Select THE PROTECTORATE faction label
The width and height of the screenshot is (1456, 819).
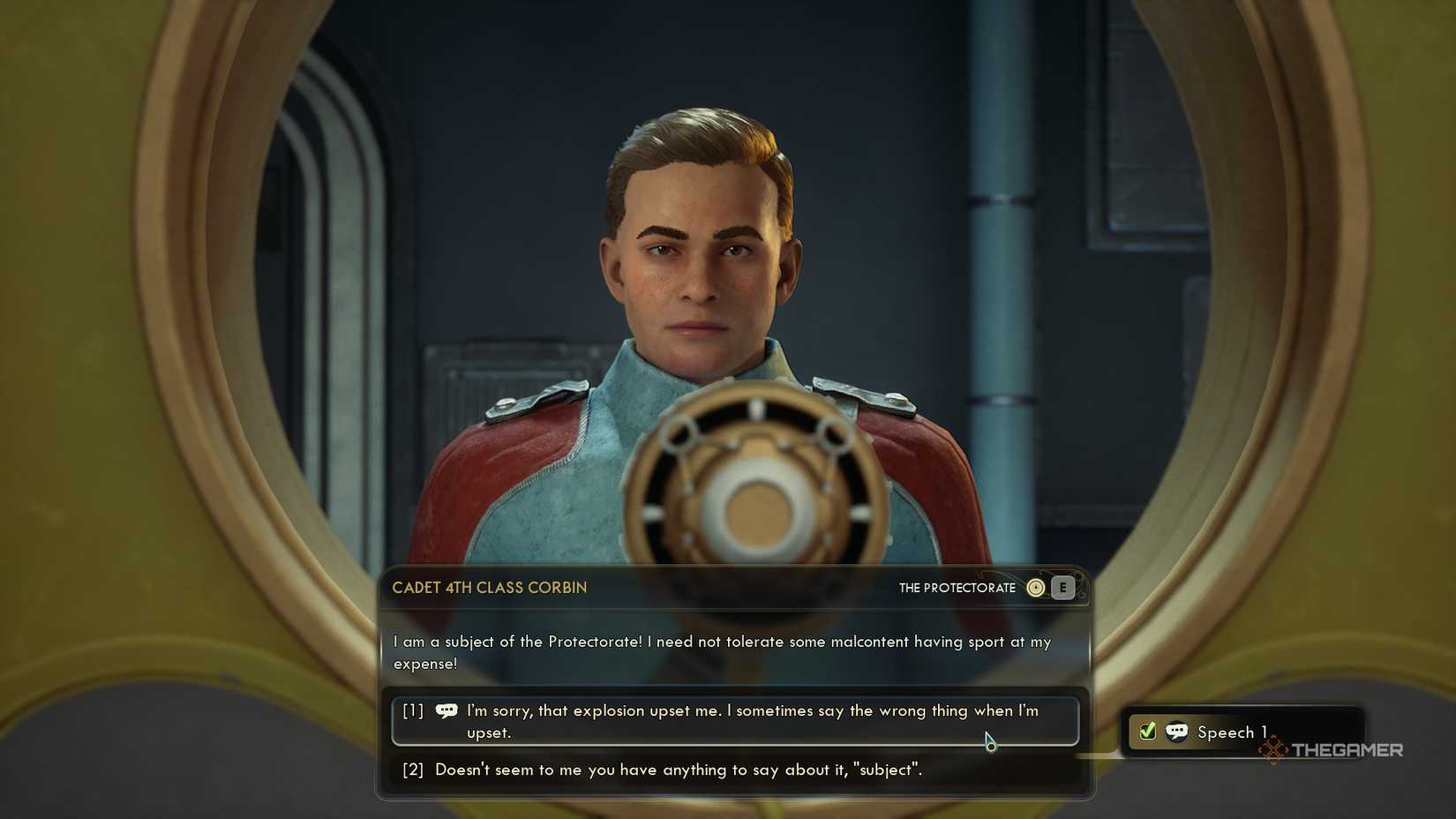pyautogui.click(x=957, y=587)
